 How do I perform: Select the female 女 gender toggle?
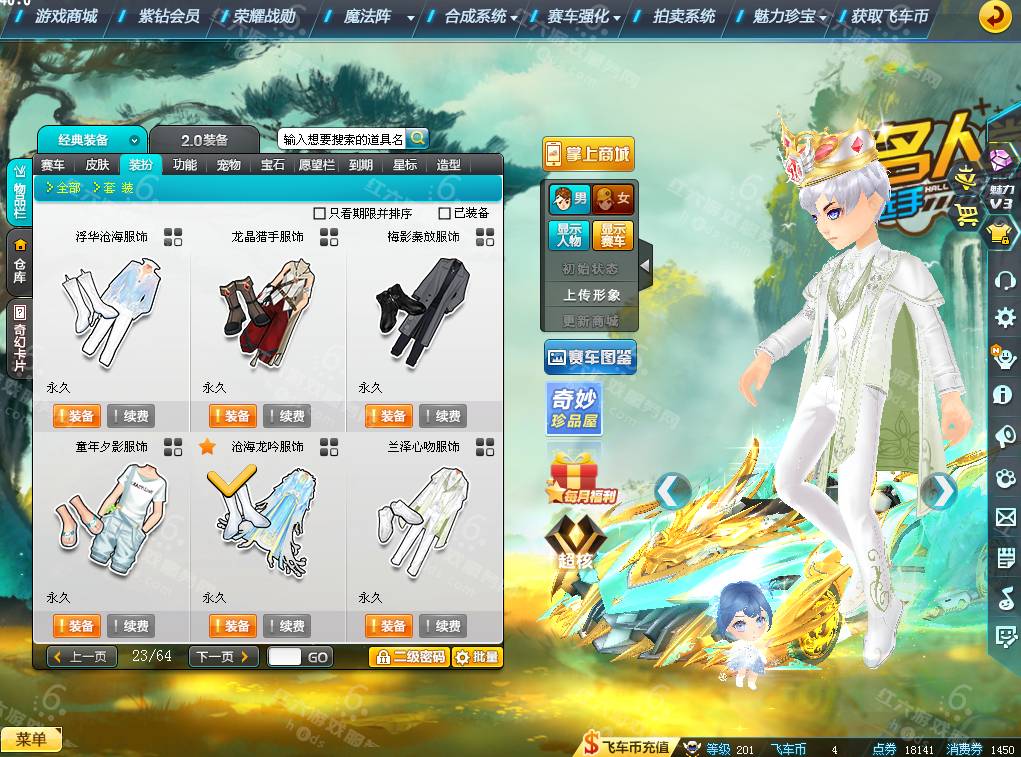tap(613, 199)
